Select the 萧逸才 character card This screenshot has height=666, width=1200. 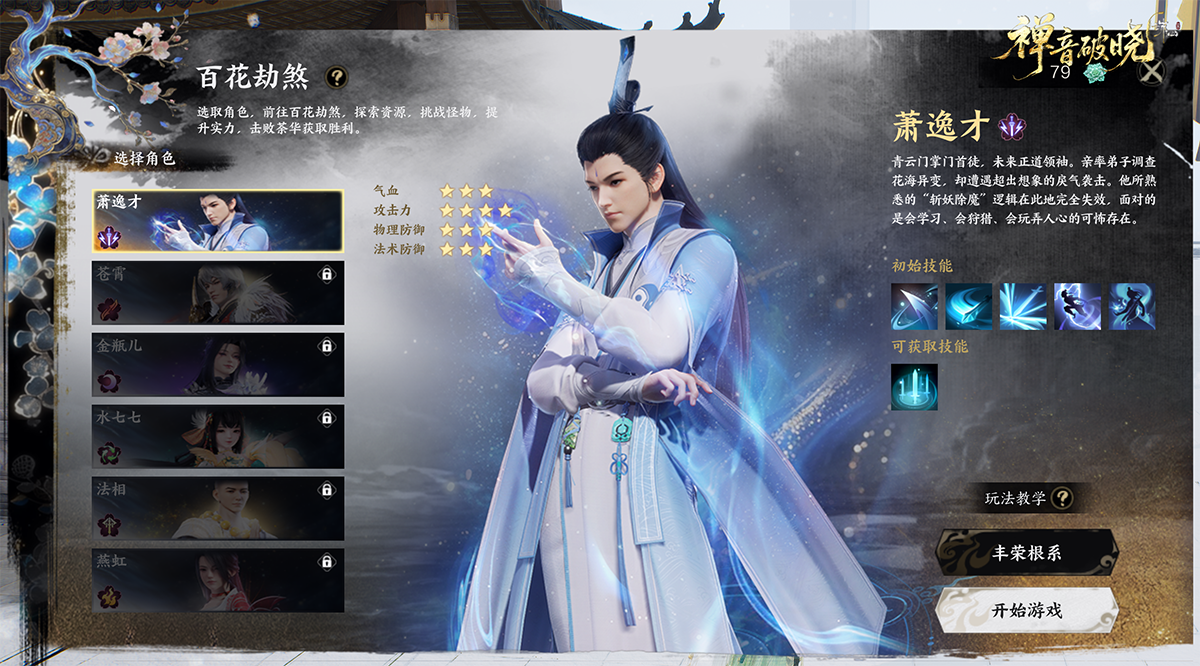pos(217,221)
